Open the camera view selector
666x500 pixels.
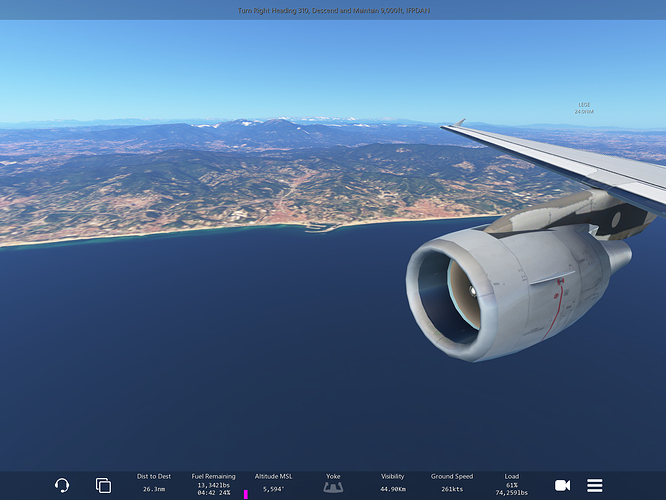[x=562, y=485]
